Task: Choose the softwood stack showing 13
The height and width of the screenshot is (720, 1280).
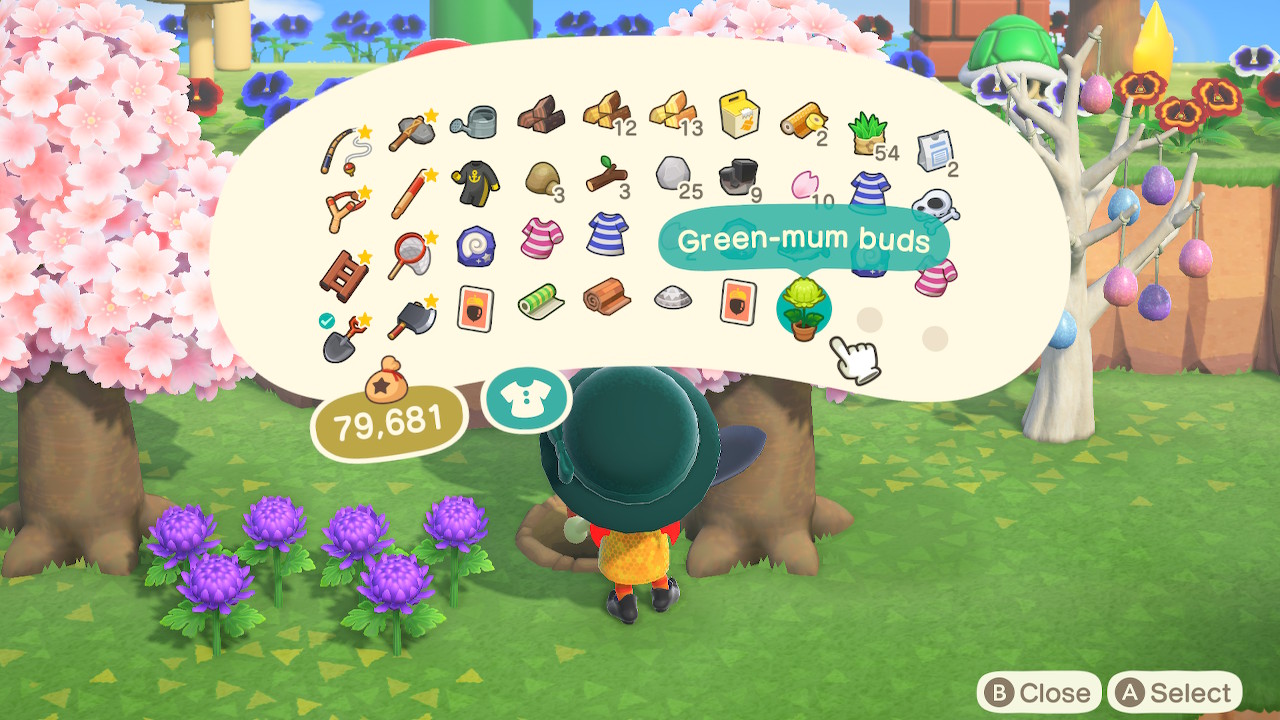Action: tap(671, 113)
